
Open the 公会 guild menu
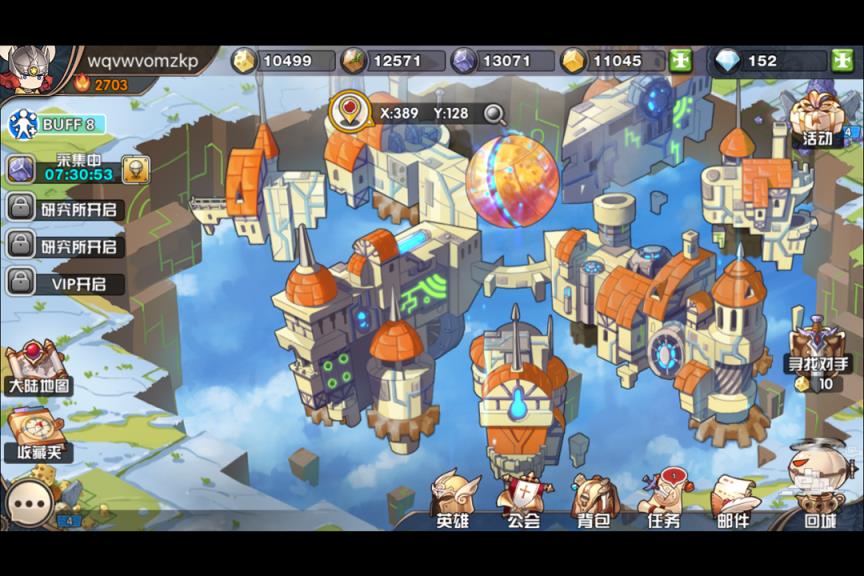coord(523,502)
